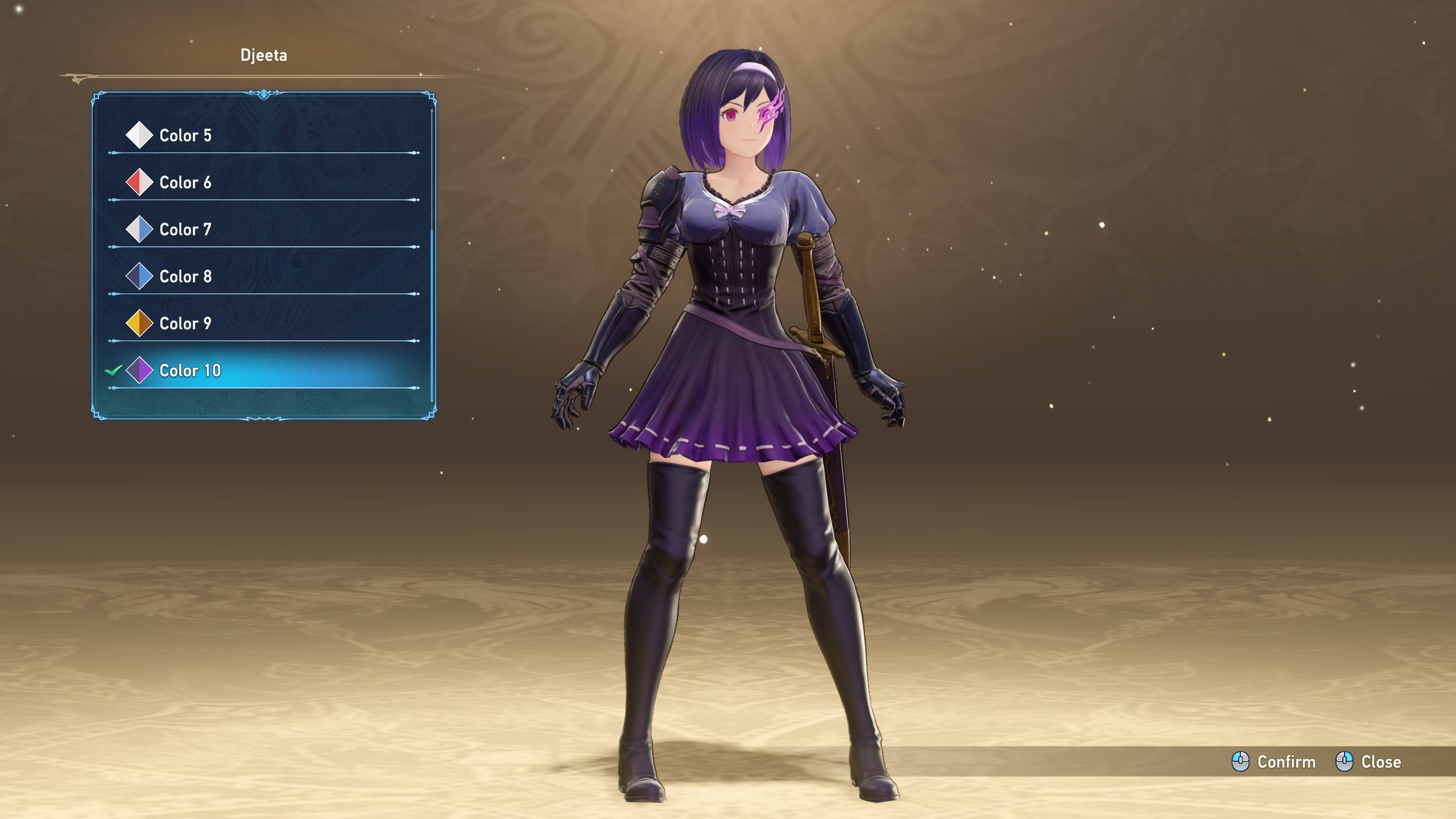The width and height of the screenshot is (1456, 819).
Task: Choose Color 6 red palette
Action: (185, 183)
